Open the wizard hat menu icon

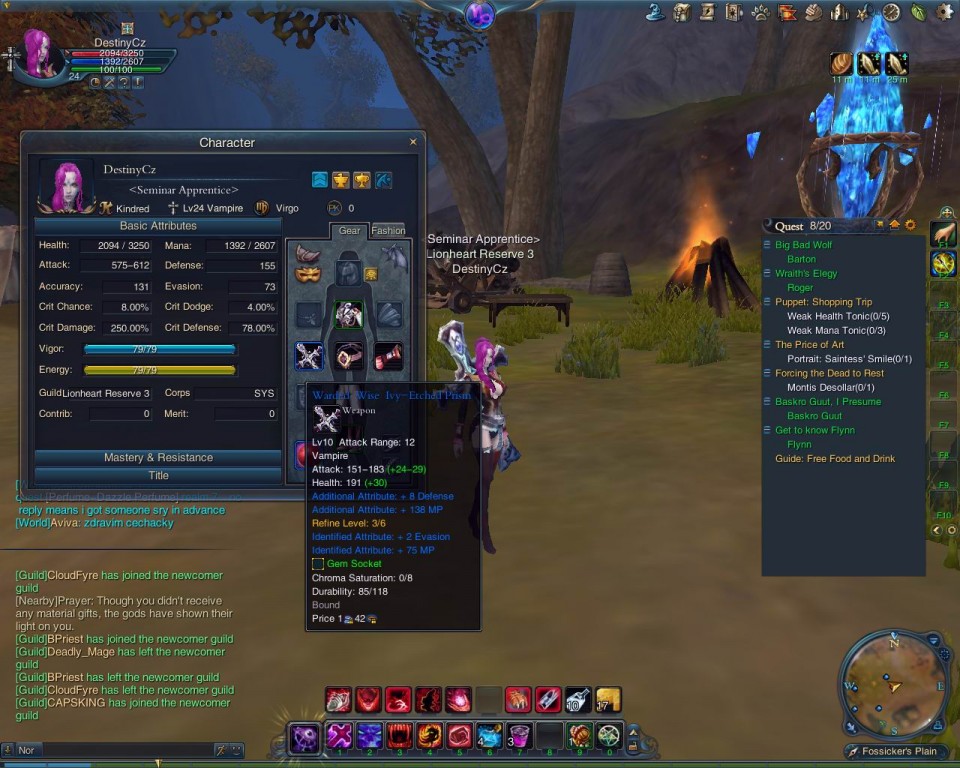click(x=656, y=12)
